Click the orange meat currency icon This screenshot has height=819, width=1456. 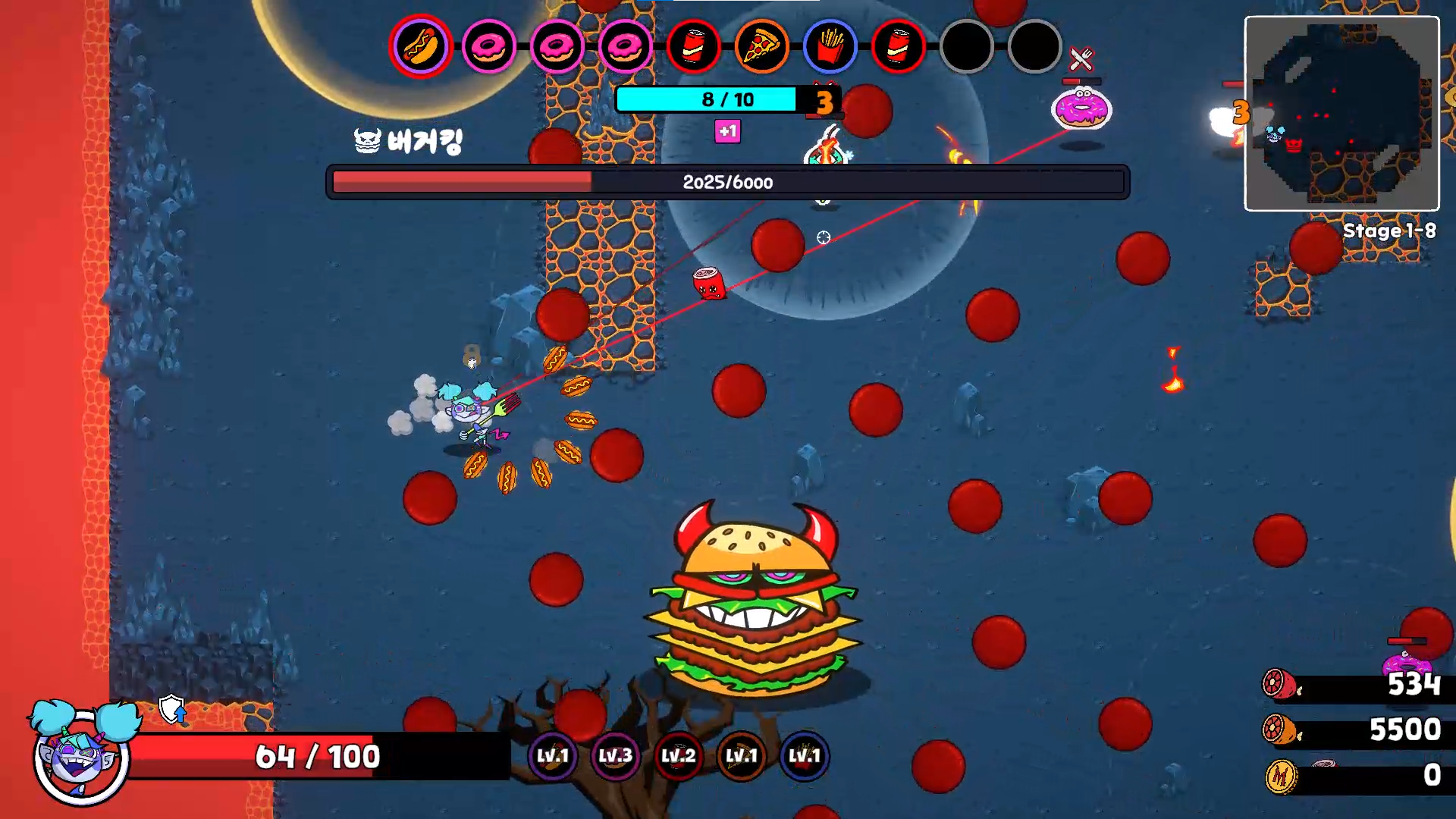coord(1279,730)
